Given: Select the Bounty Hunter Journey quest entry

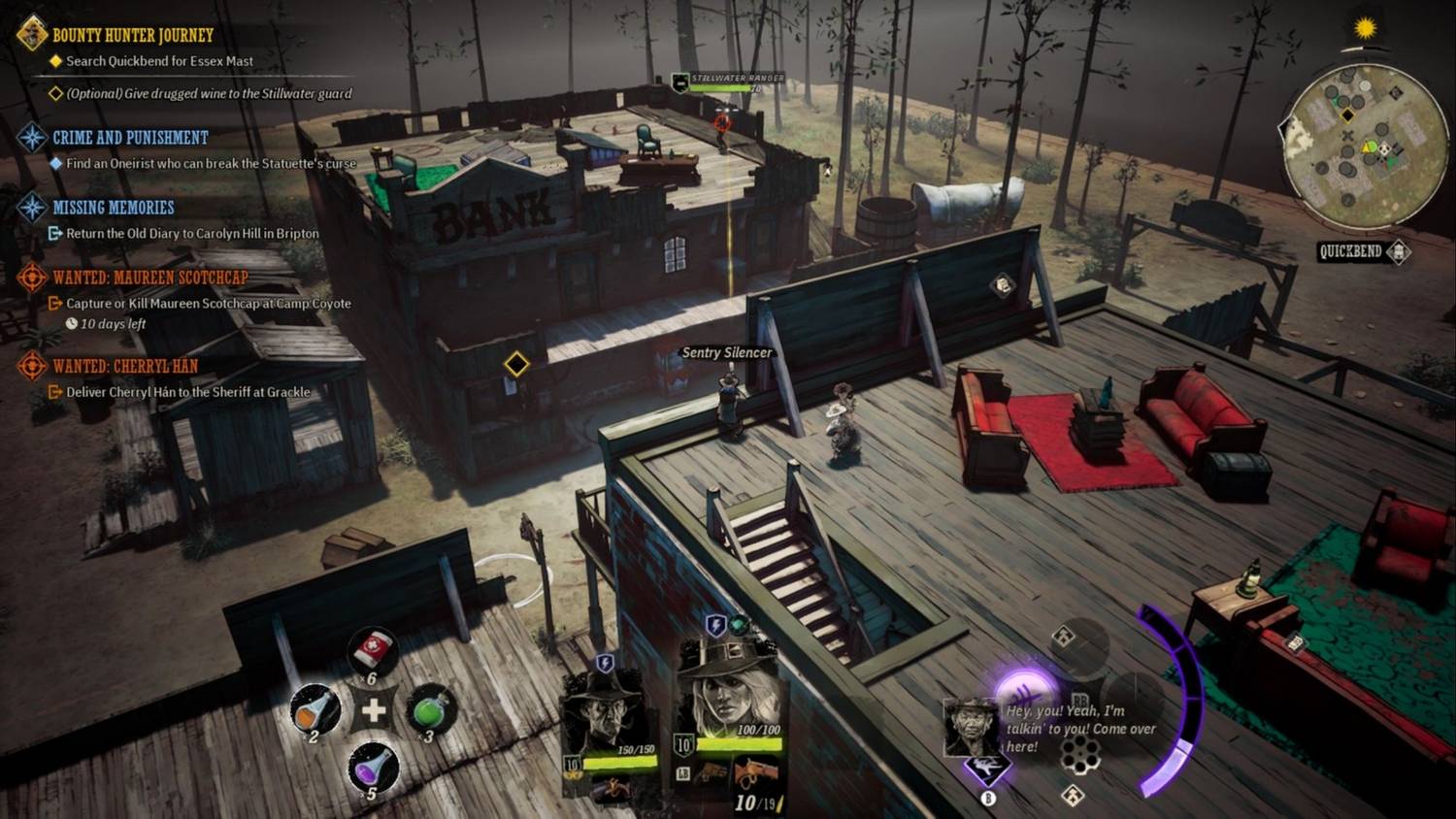Looking at the screenshot, I should (x=132, y=36).
